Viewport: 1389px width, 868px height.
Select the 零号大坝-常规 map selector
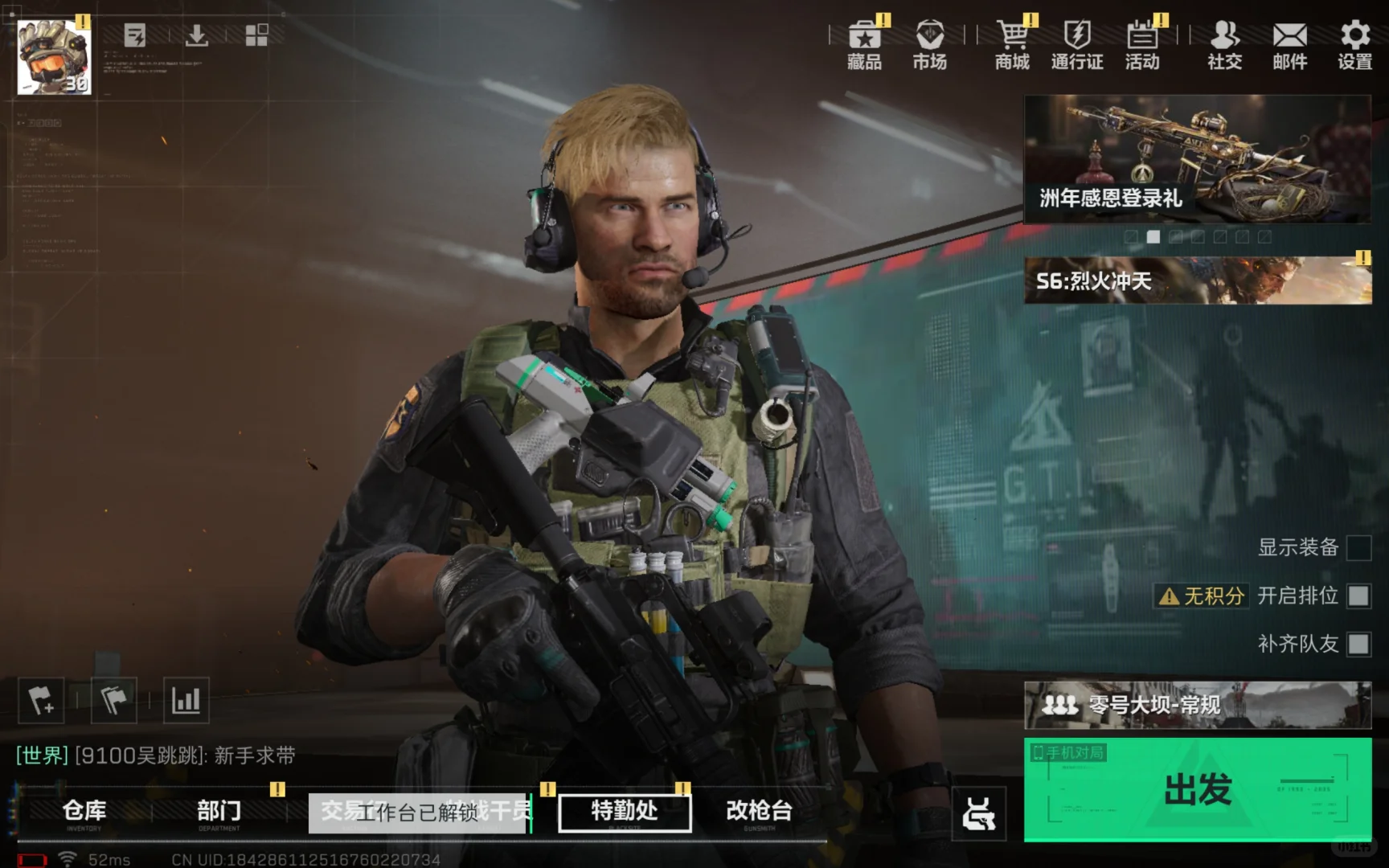tap(1197, 705)
